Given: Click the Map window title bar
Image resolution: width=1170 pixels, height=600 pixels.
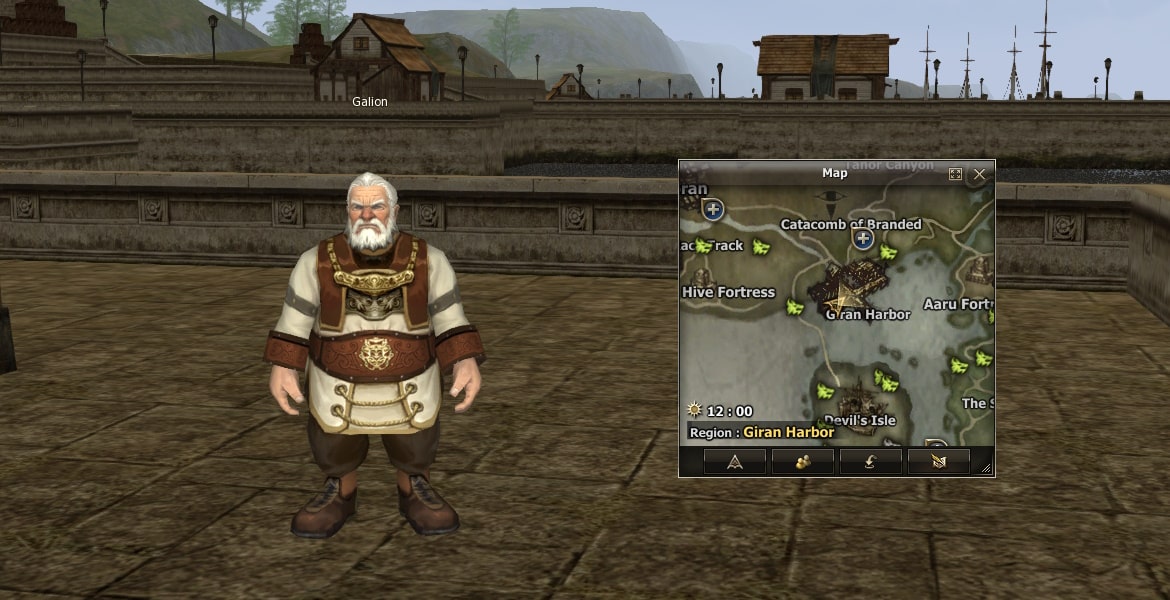Looking at the screenshot, I should (834, 173).
